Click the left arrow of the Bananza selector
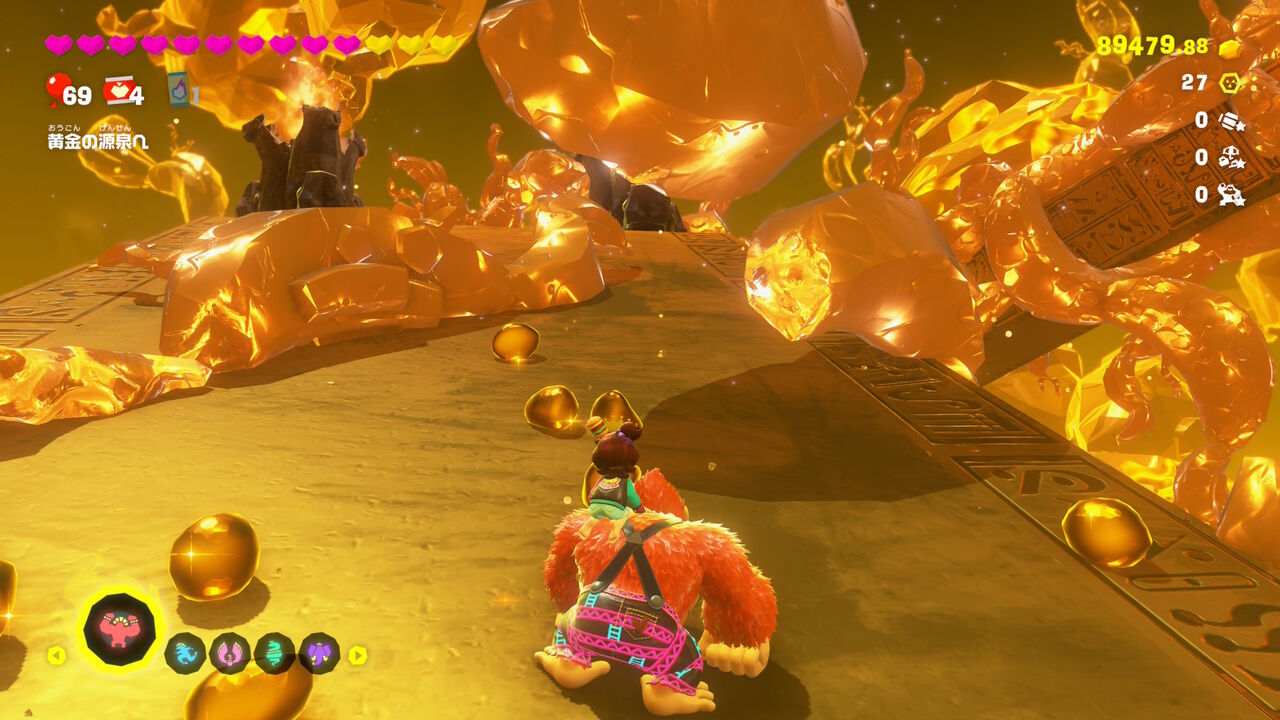1280x720 pixels. 56,655
